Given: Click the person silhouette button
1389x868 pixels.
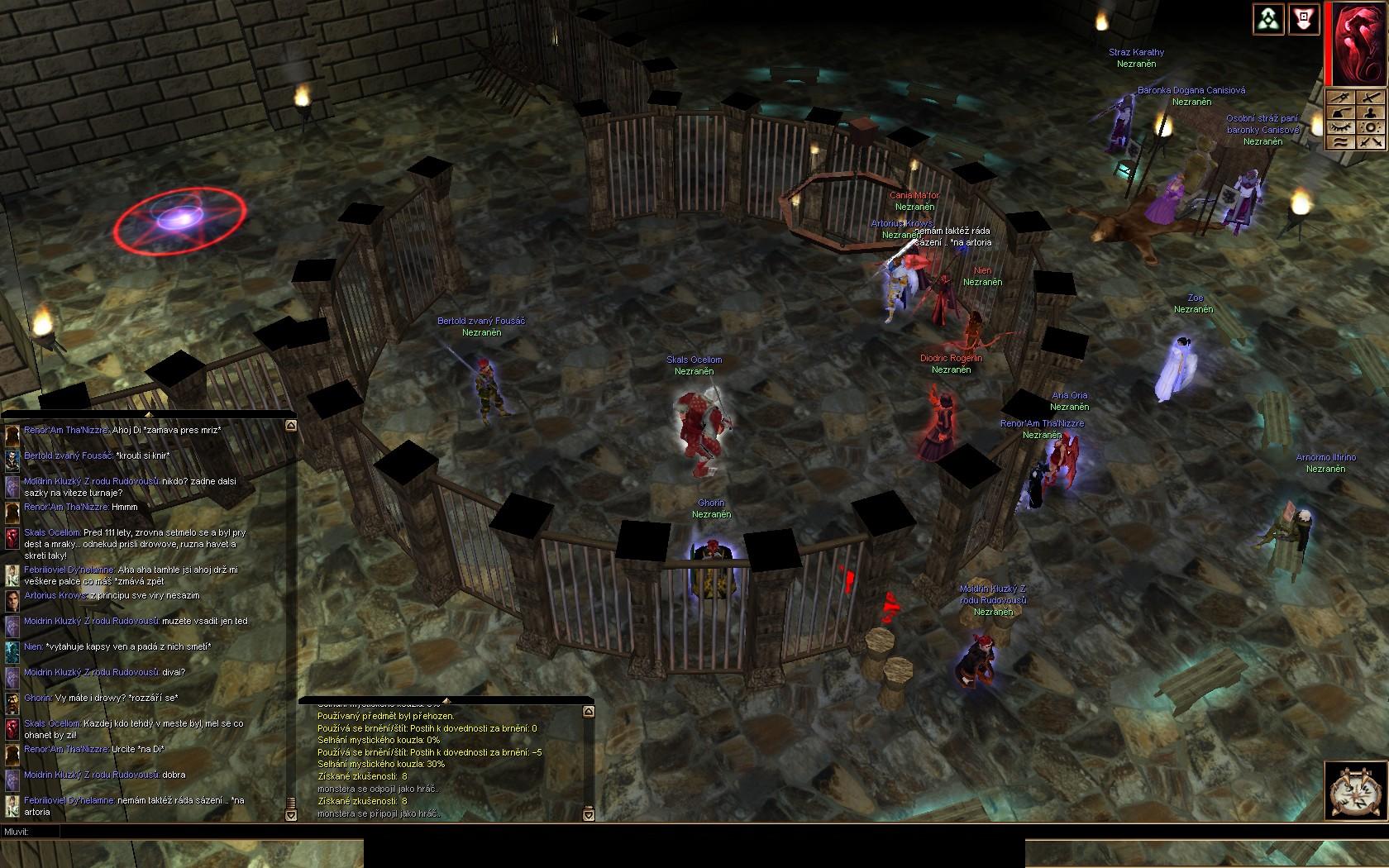Looking at the screenshot, I should [x=1370, y=112].
